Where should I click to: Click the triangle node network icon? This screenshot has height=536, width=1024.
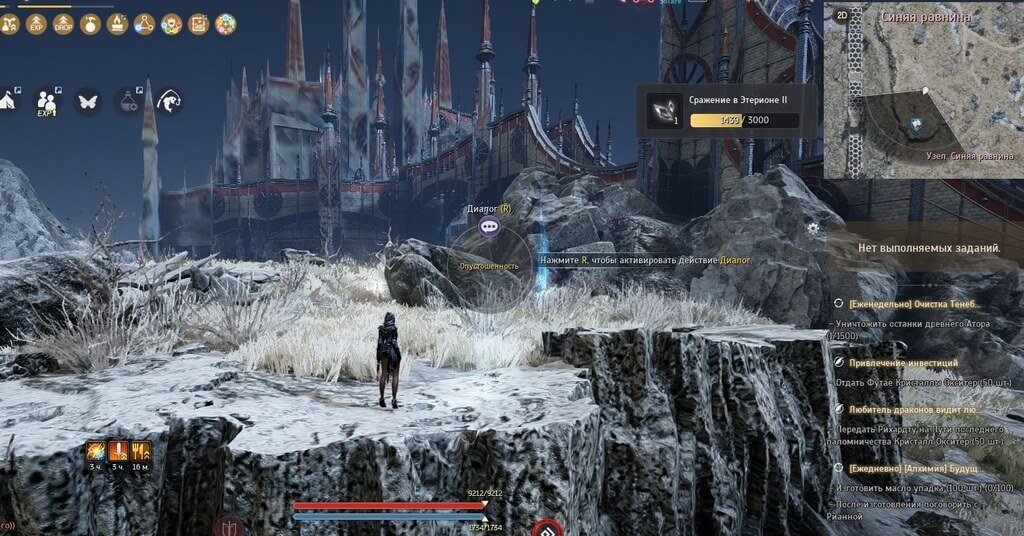click(145, 22)
